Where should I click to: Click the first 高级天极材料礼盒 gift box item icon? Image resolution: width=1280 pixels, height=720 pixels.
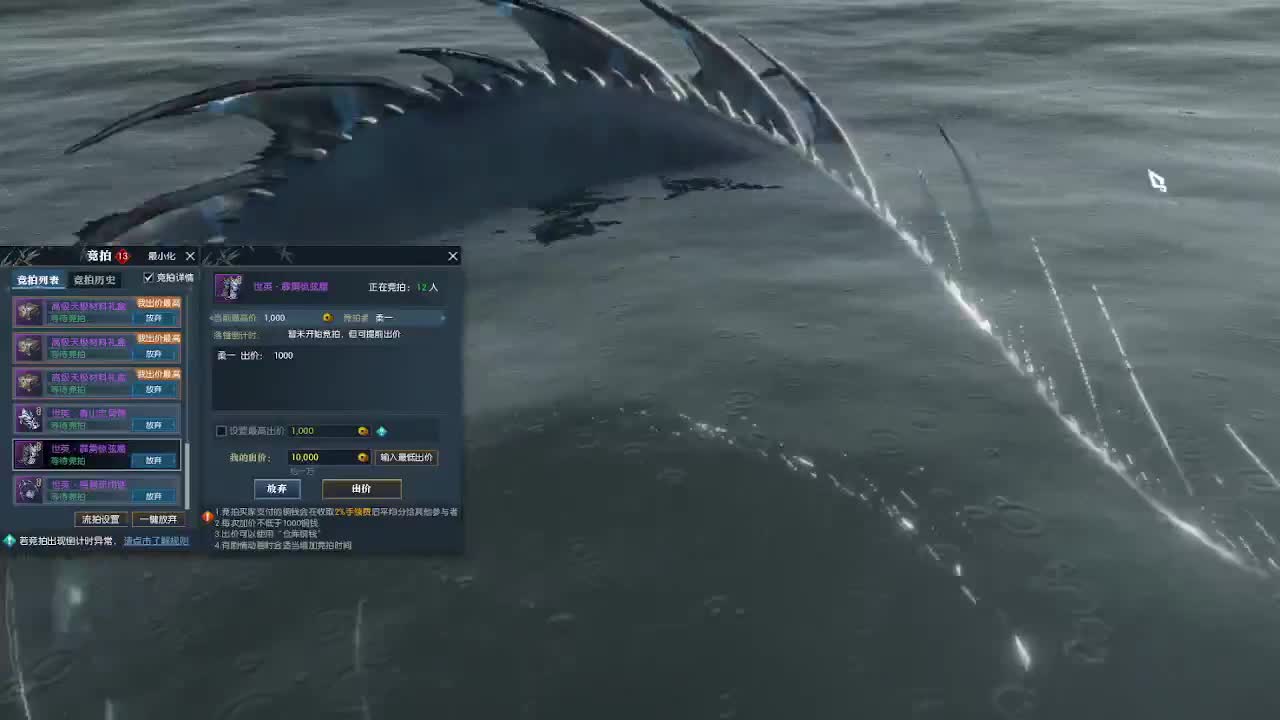point(27,312)
